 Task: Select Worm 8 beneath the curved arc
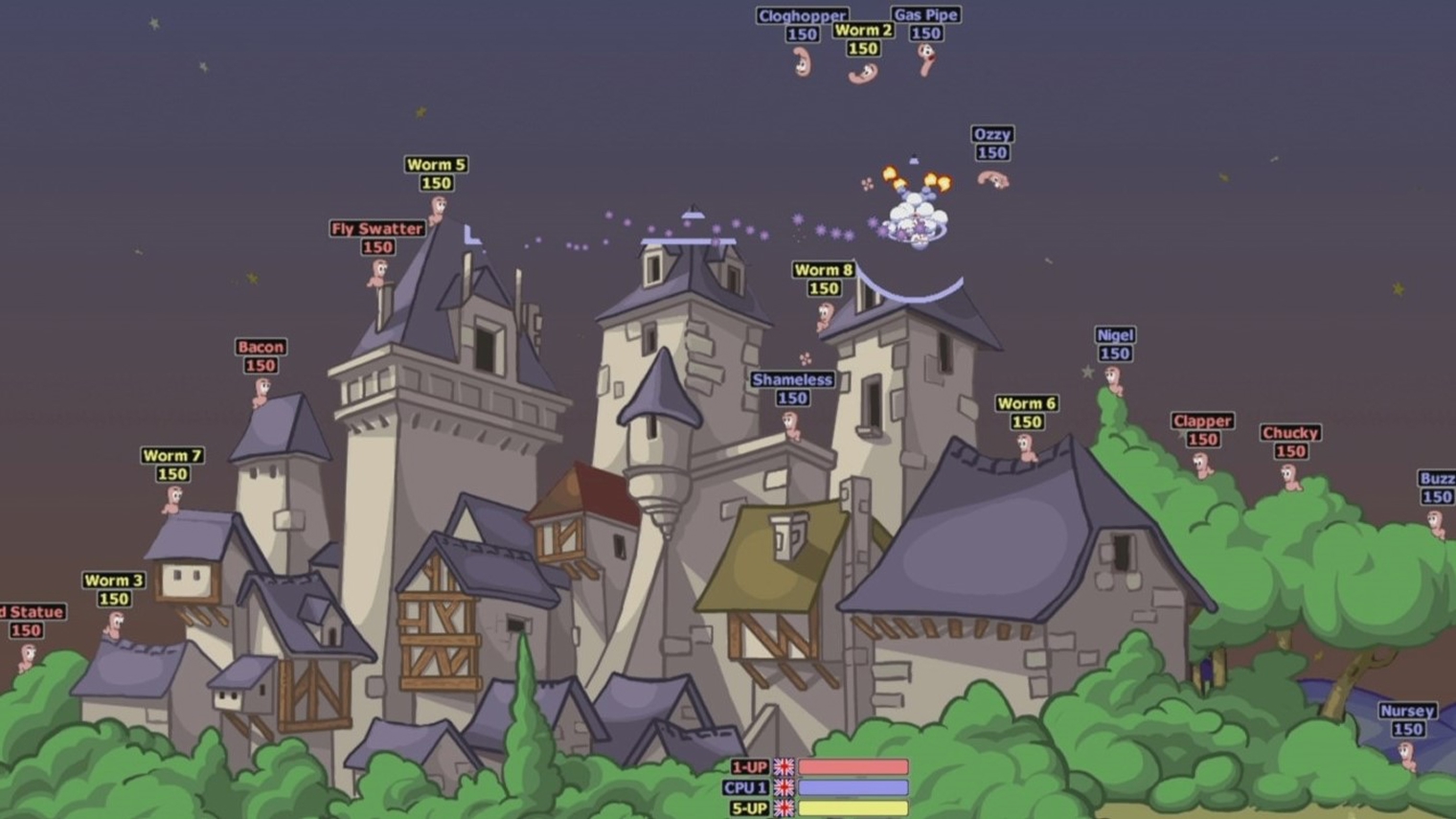click(826, 316)
